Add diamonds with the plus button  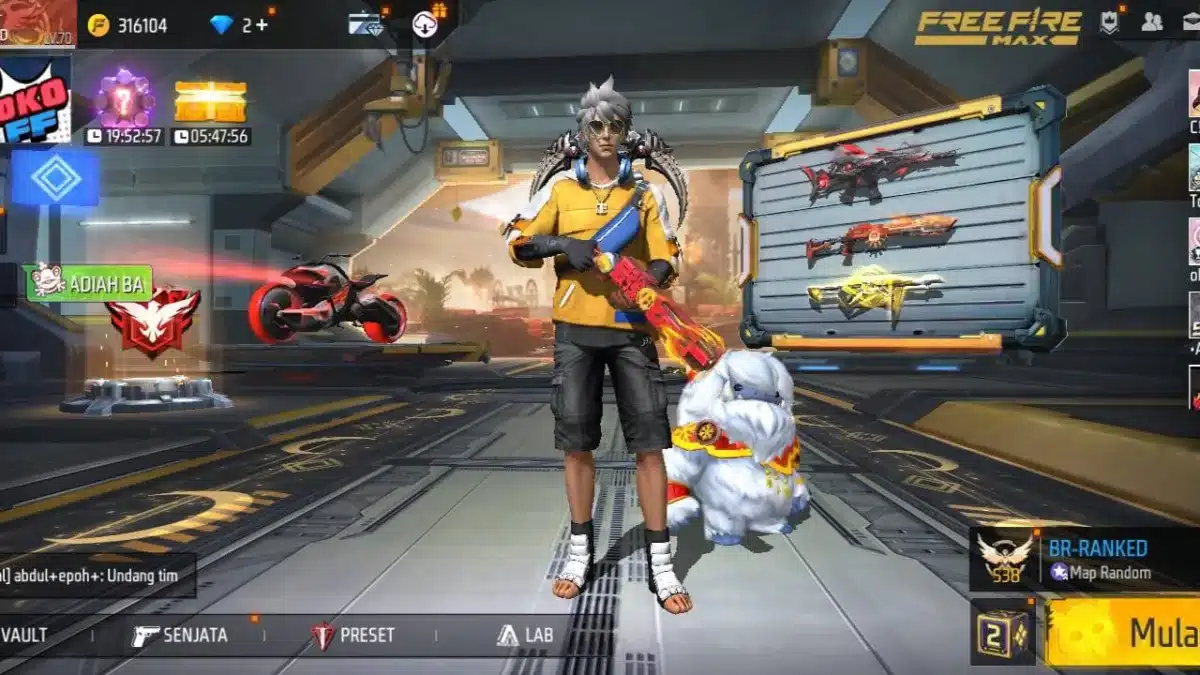[262, 25]
